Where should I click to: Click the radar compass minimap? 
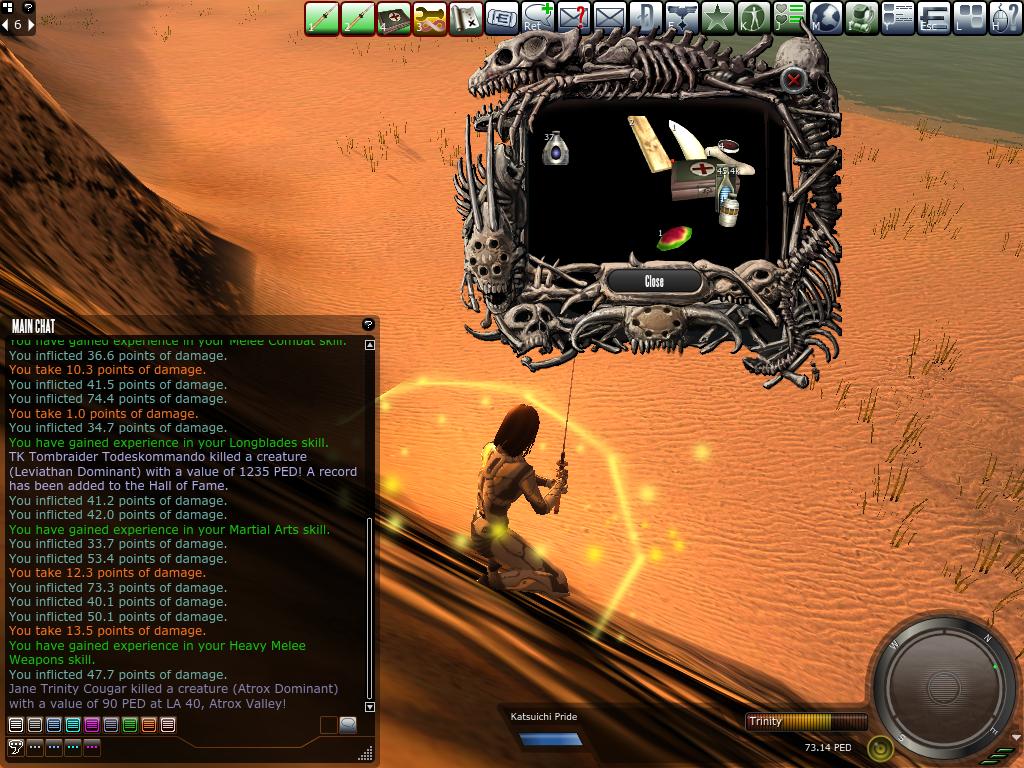[x=938, y=686]
